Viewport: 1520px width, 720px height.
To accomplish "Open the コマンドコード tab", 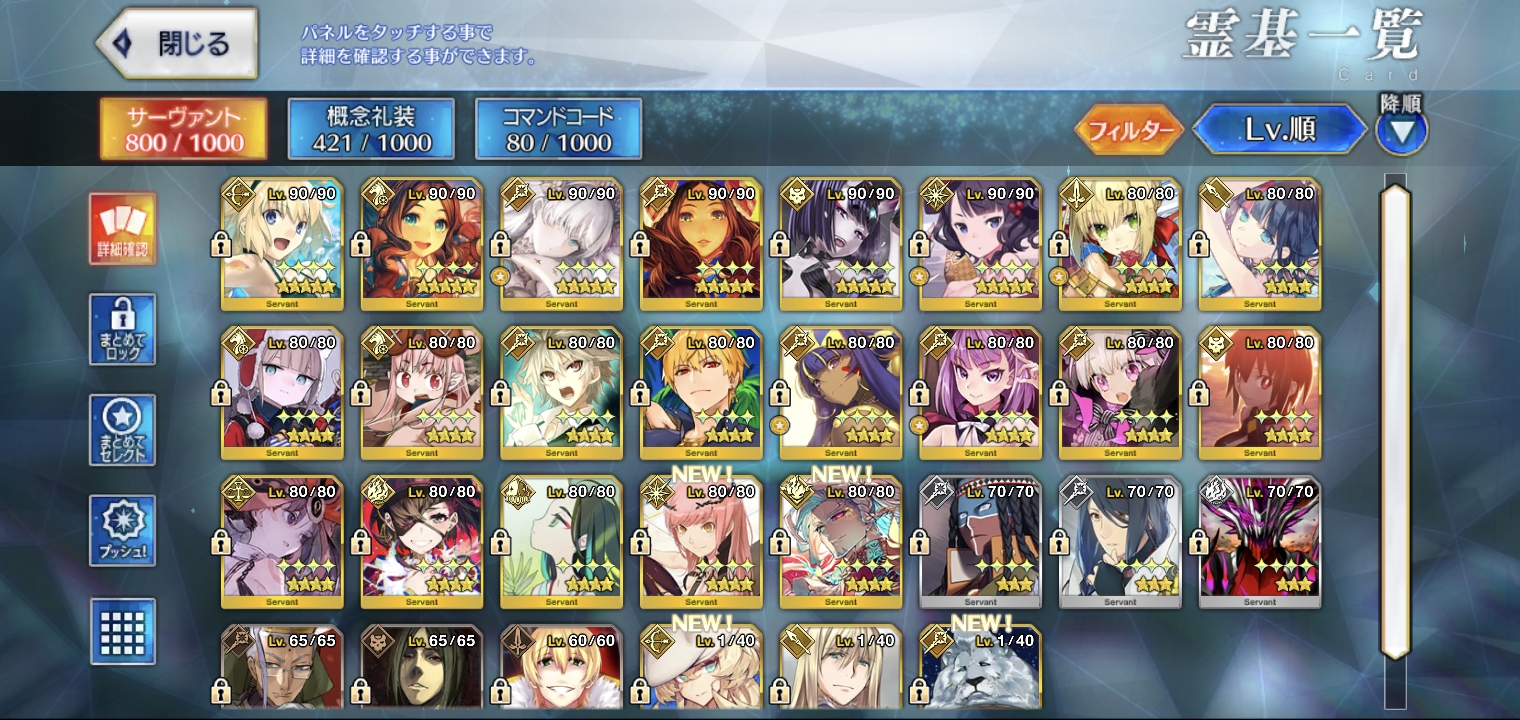I will click(558, 129).
